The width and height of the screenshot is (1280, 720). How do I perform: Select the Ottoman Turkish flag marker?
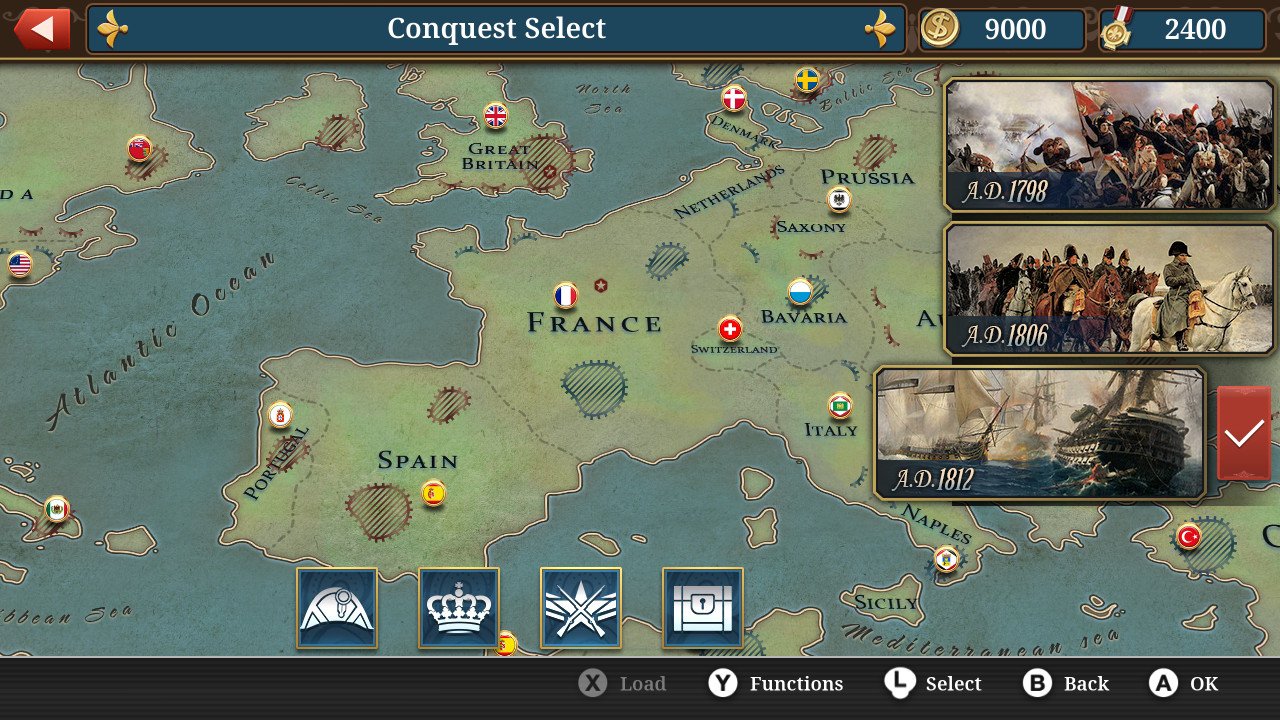[1188, 536]
